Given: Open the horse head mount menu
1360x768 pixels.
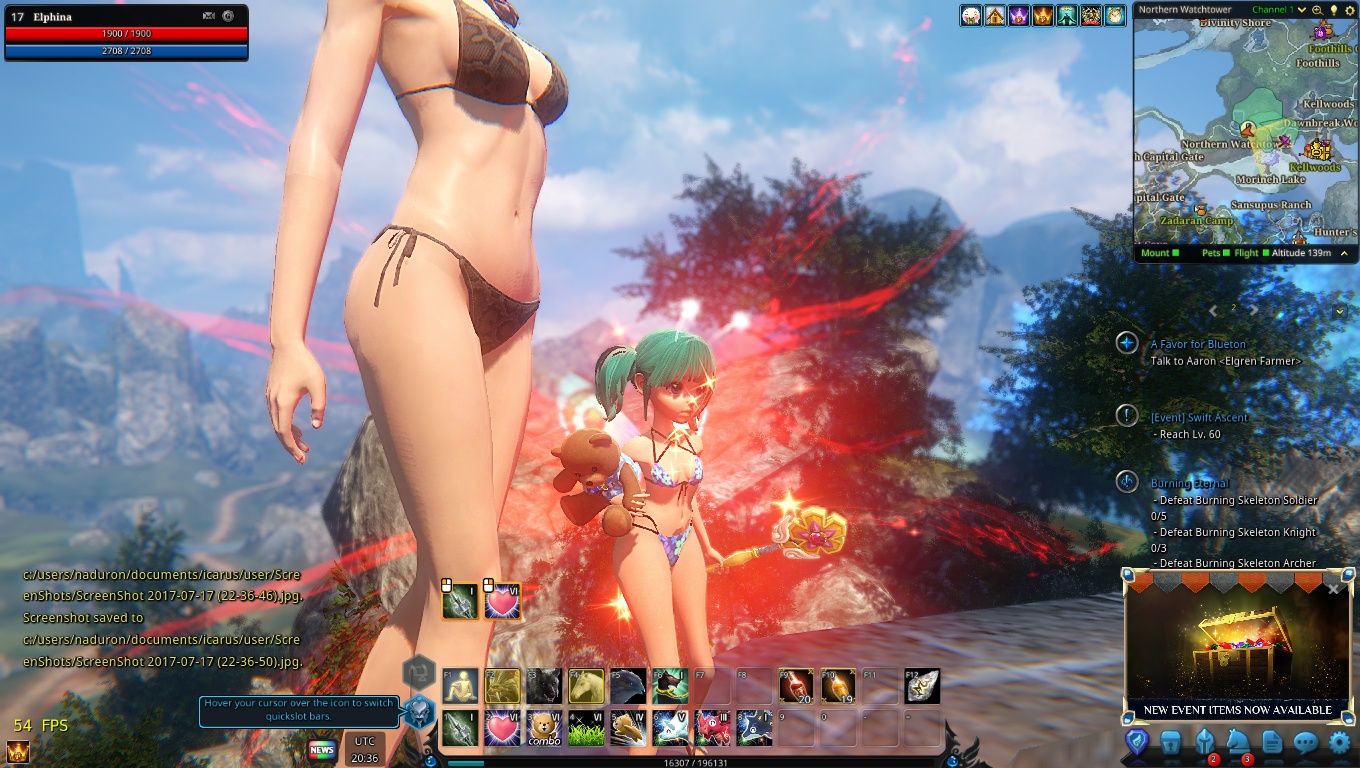Looking at the screenshot, I should click(x=1238, y=743).
